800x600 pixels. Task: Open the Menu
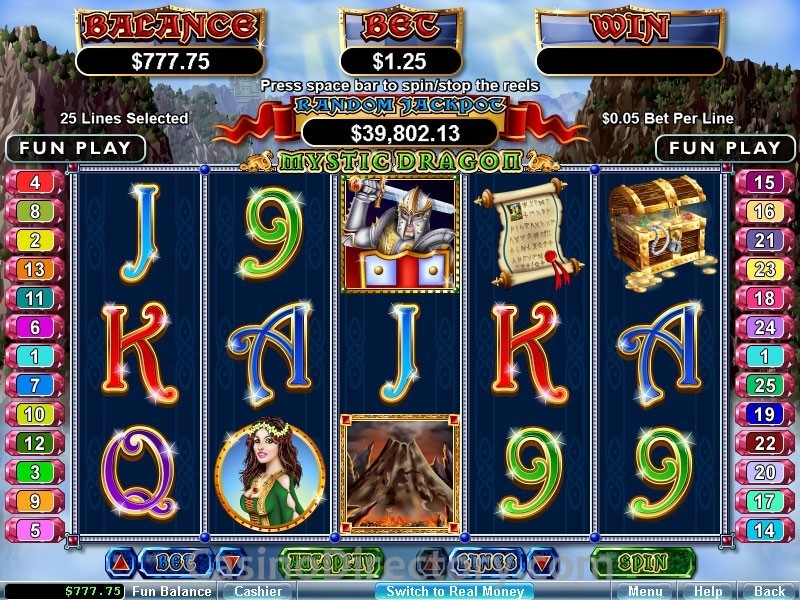645,591
